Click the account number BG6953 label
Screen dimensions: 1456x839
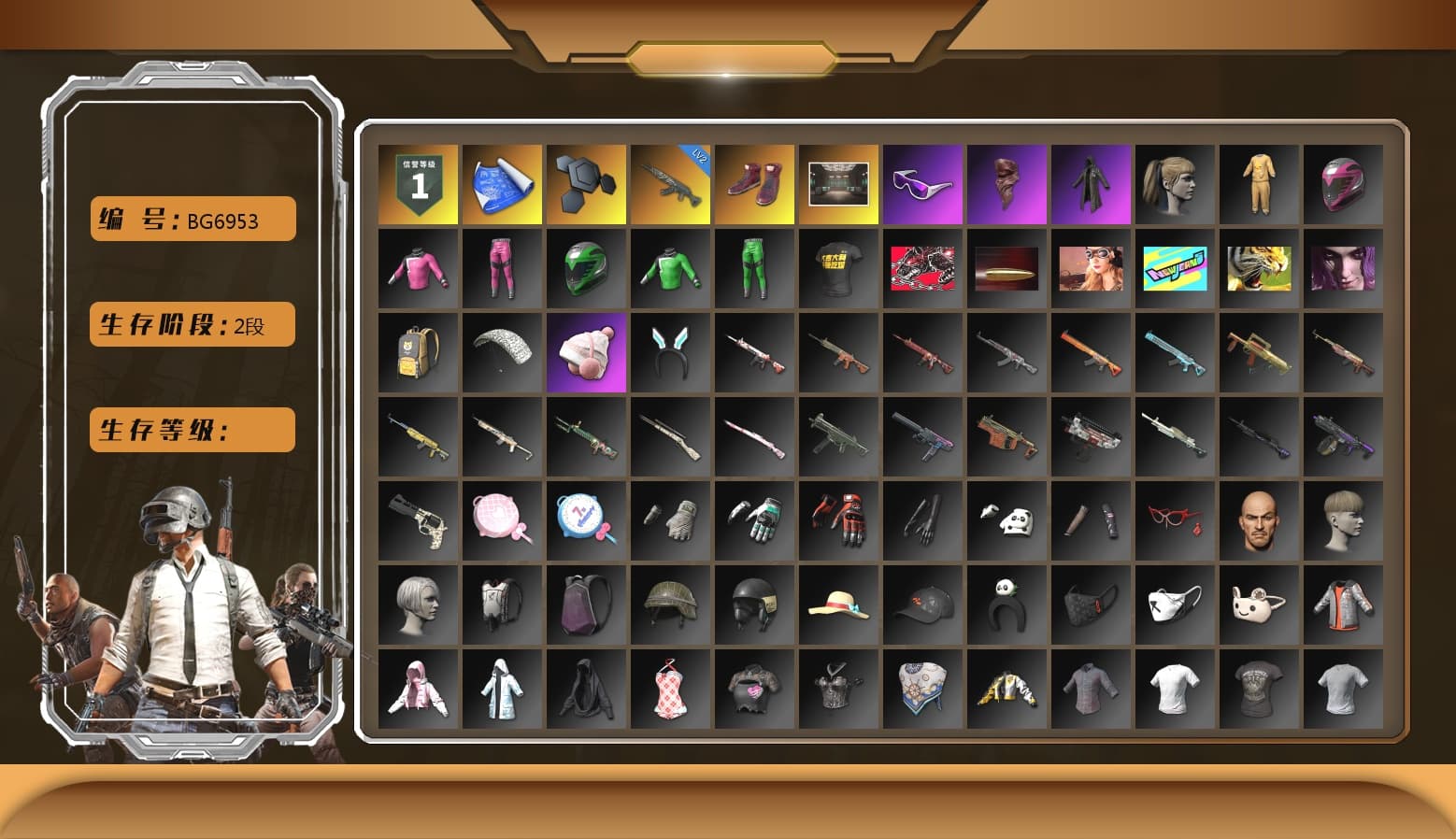pyautogui.click(x=192, y=220)
